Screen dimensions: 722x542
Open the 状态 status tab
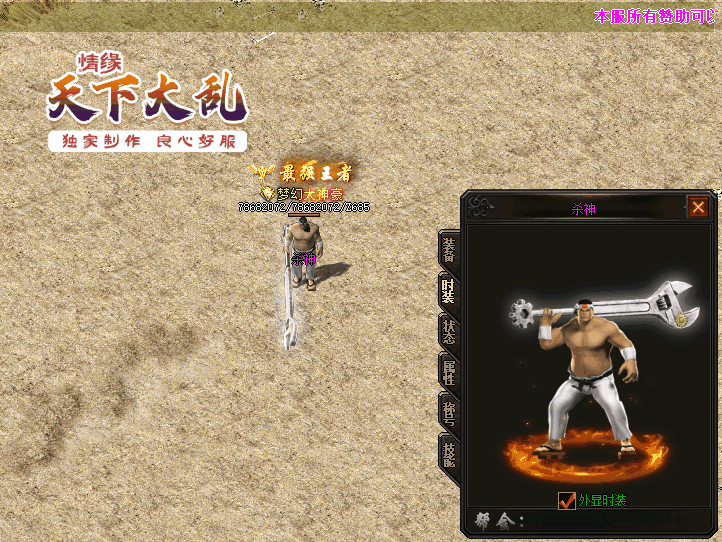click(449, 332)
